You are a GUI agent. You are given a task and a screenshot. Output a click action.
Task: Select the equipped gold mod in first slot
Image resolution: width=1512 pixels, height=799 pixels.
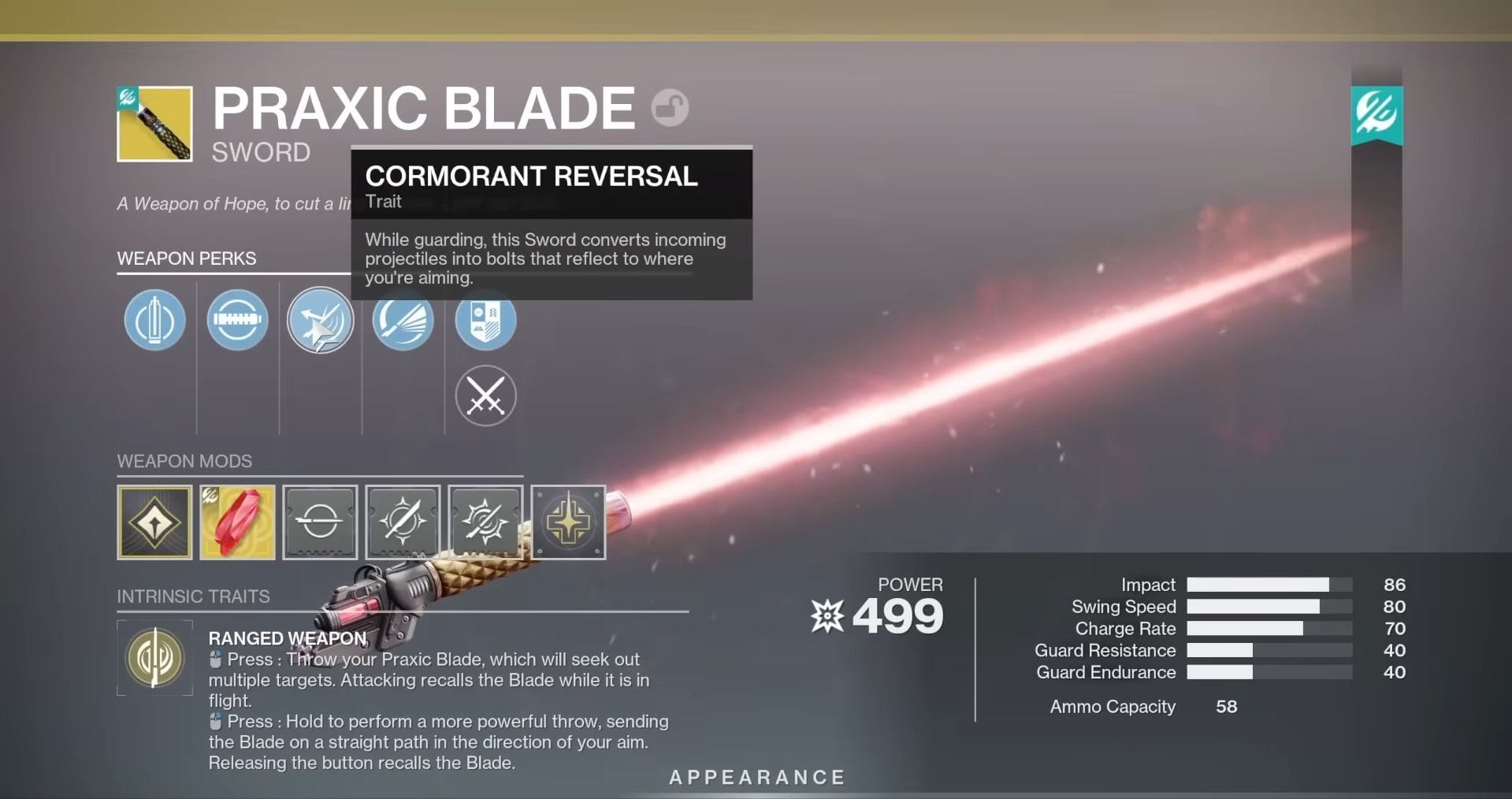(154, 522)
